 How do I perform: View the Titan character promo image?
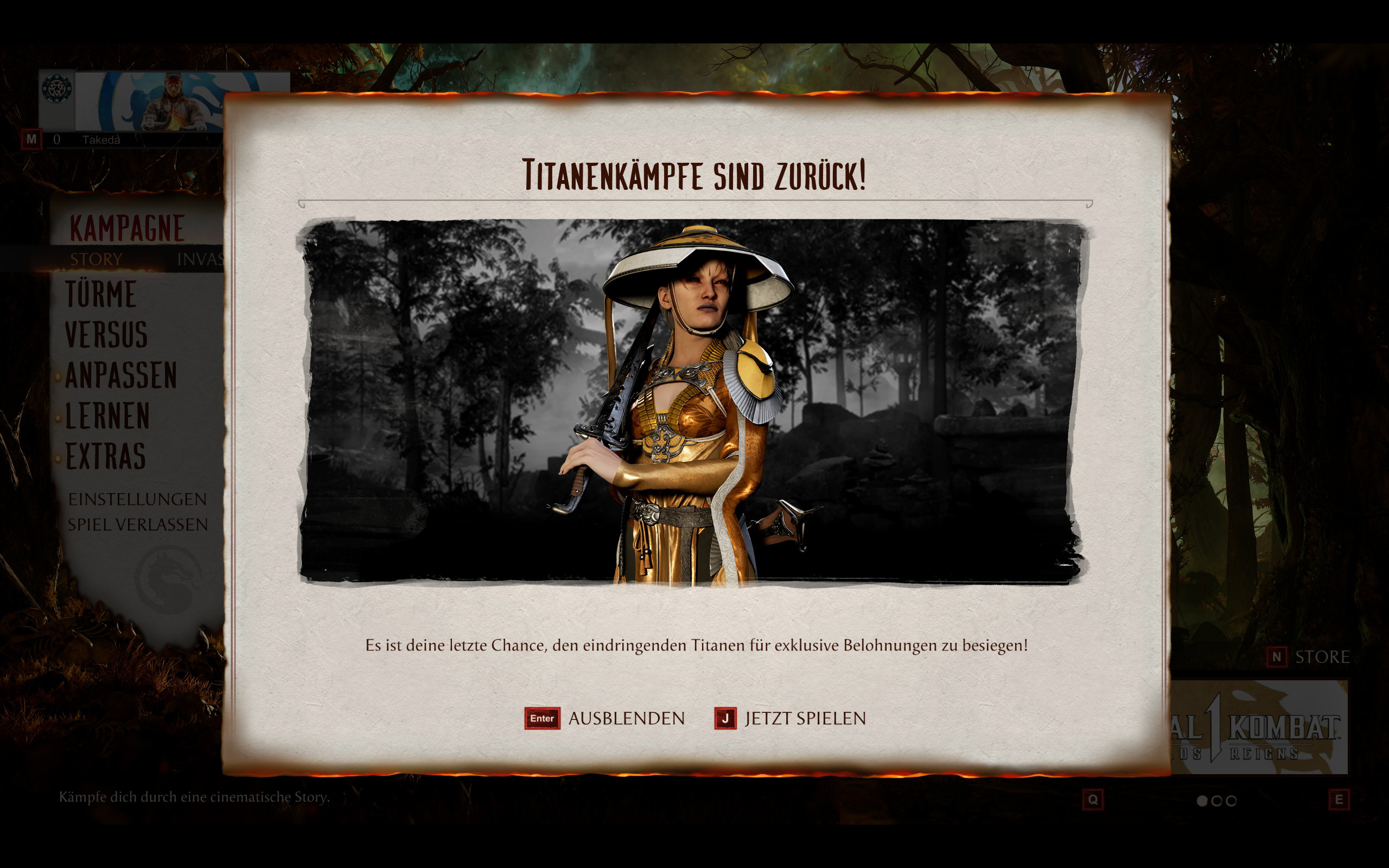click(692, 401)
